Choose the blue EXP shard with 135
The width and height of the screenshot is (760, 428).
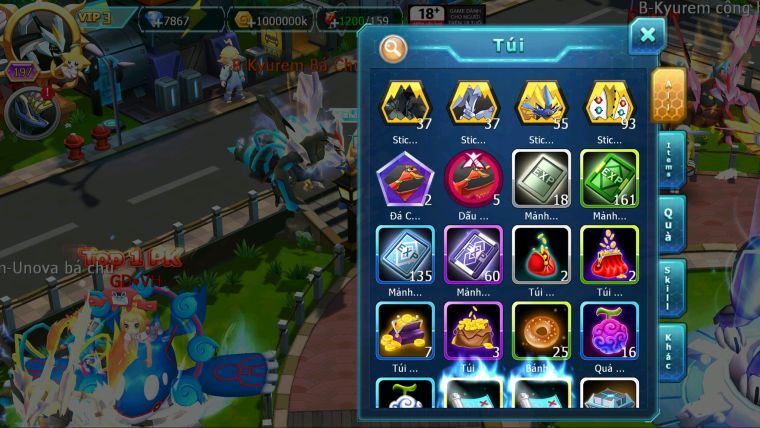coord(404,254)
